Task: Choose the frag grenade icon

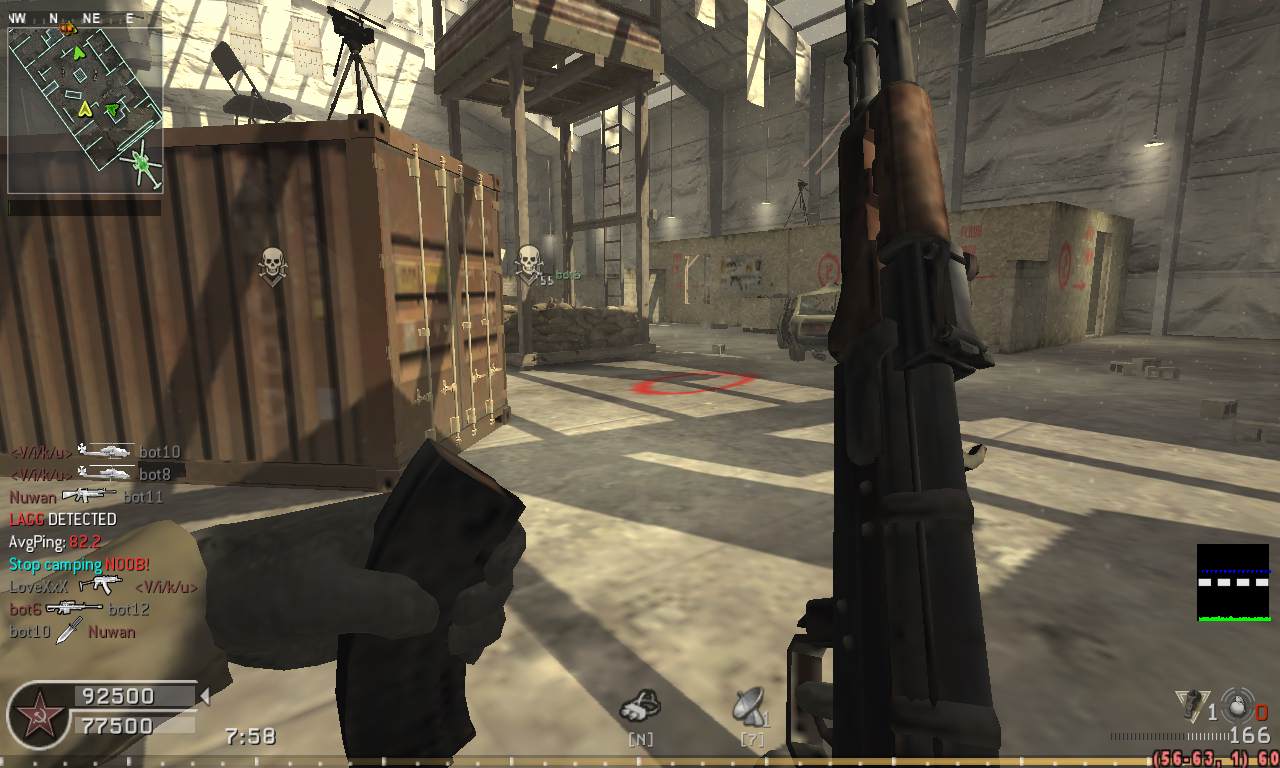Action: (1236, 705)
